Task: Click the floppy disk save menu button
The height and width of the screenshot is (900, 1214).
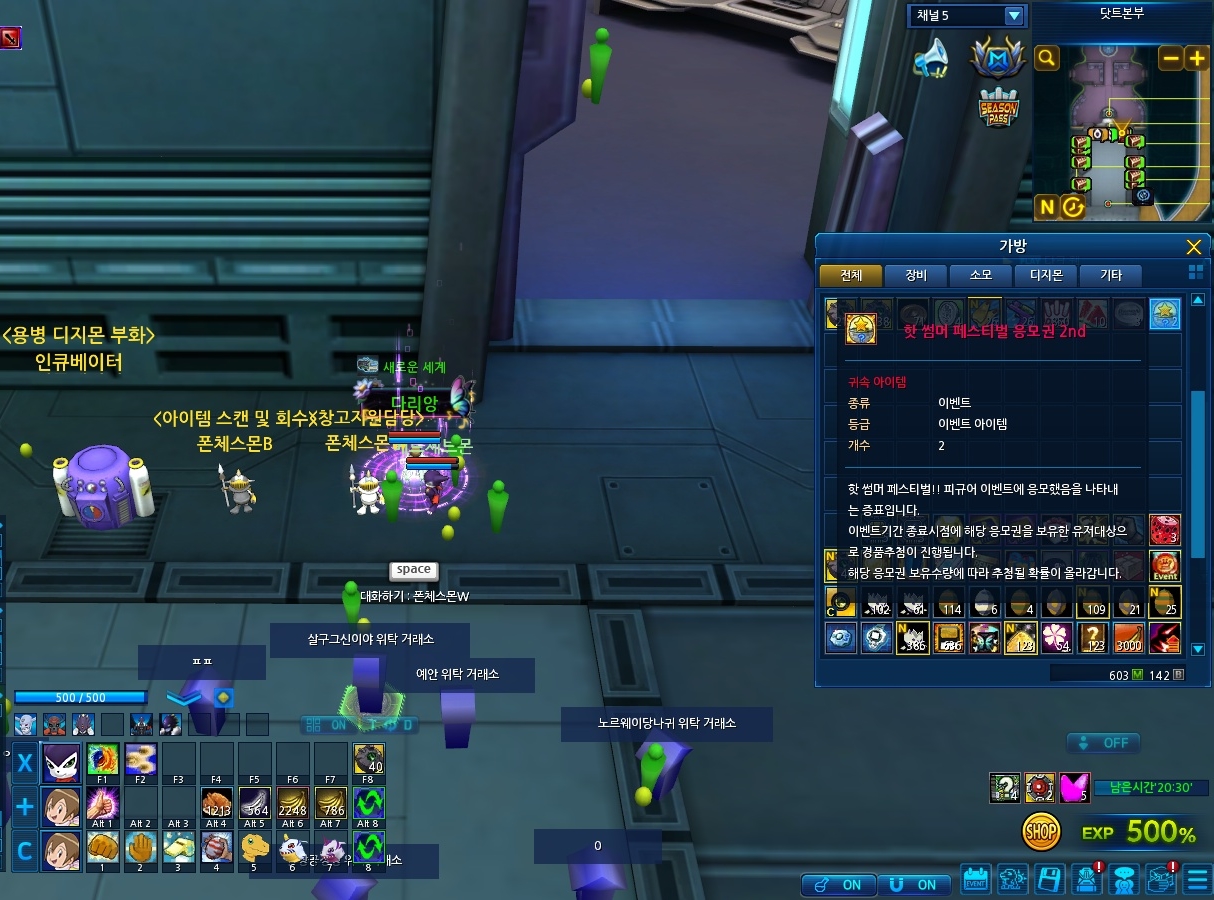Action: tap(1049, 880)
